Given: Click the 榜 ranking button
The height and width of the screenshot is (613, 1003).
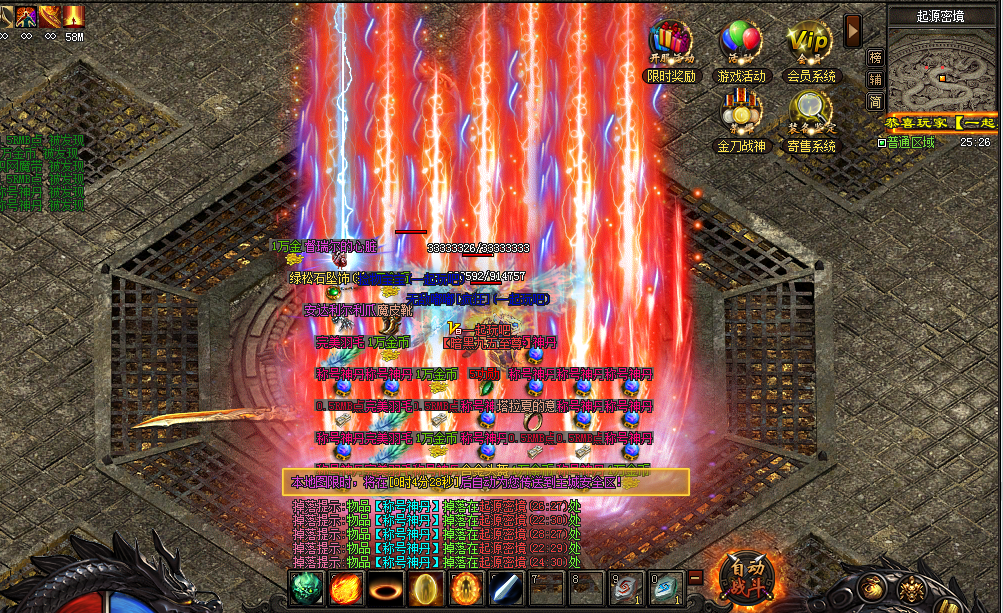Looking at the screenshot, I should 875,57.
